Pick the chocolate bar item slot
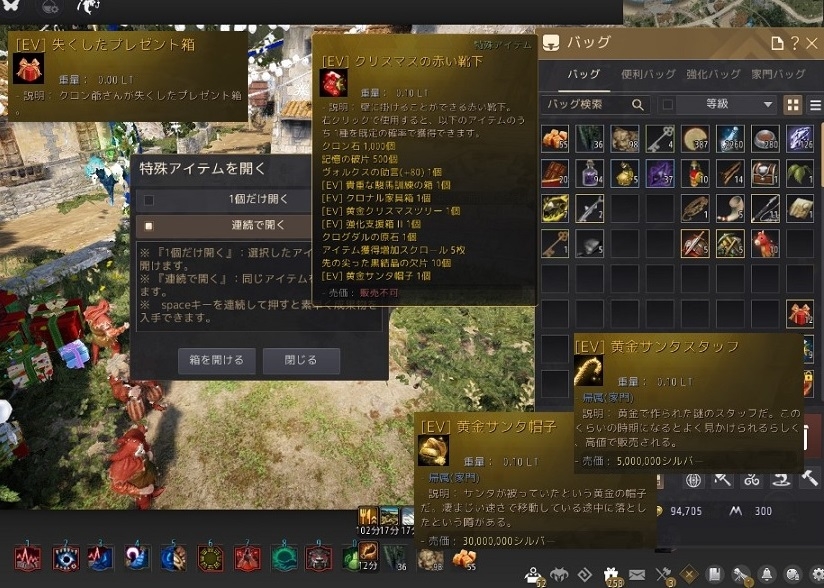This screenshot has height=588, width=824. (x=555, y=174)
